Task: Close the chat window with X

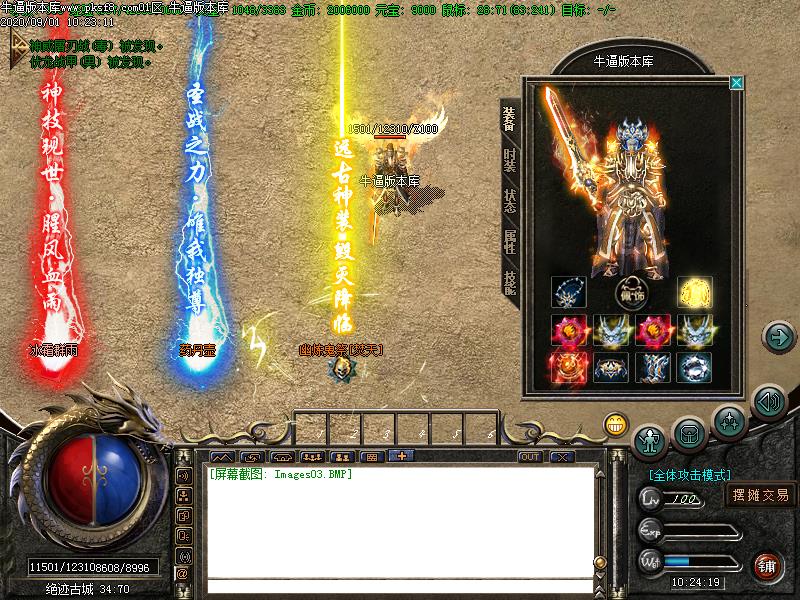Action: click(562, 457)
